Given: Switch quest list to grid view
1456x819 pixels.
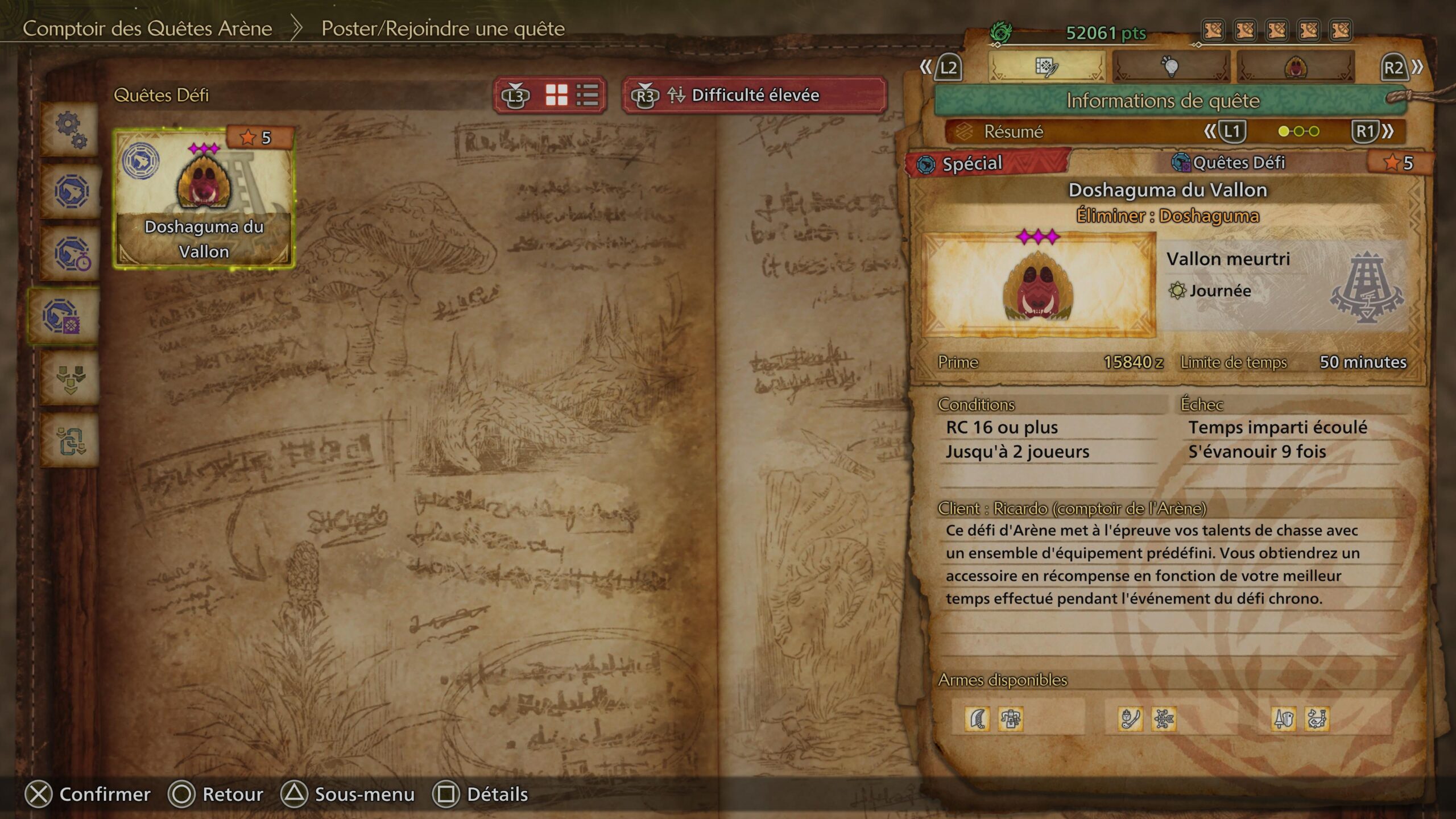Looking at the screenshot, I should [556, 95].
